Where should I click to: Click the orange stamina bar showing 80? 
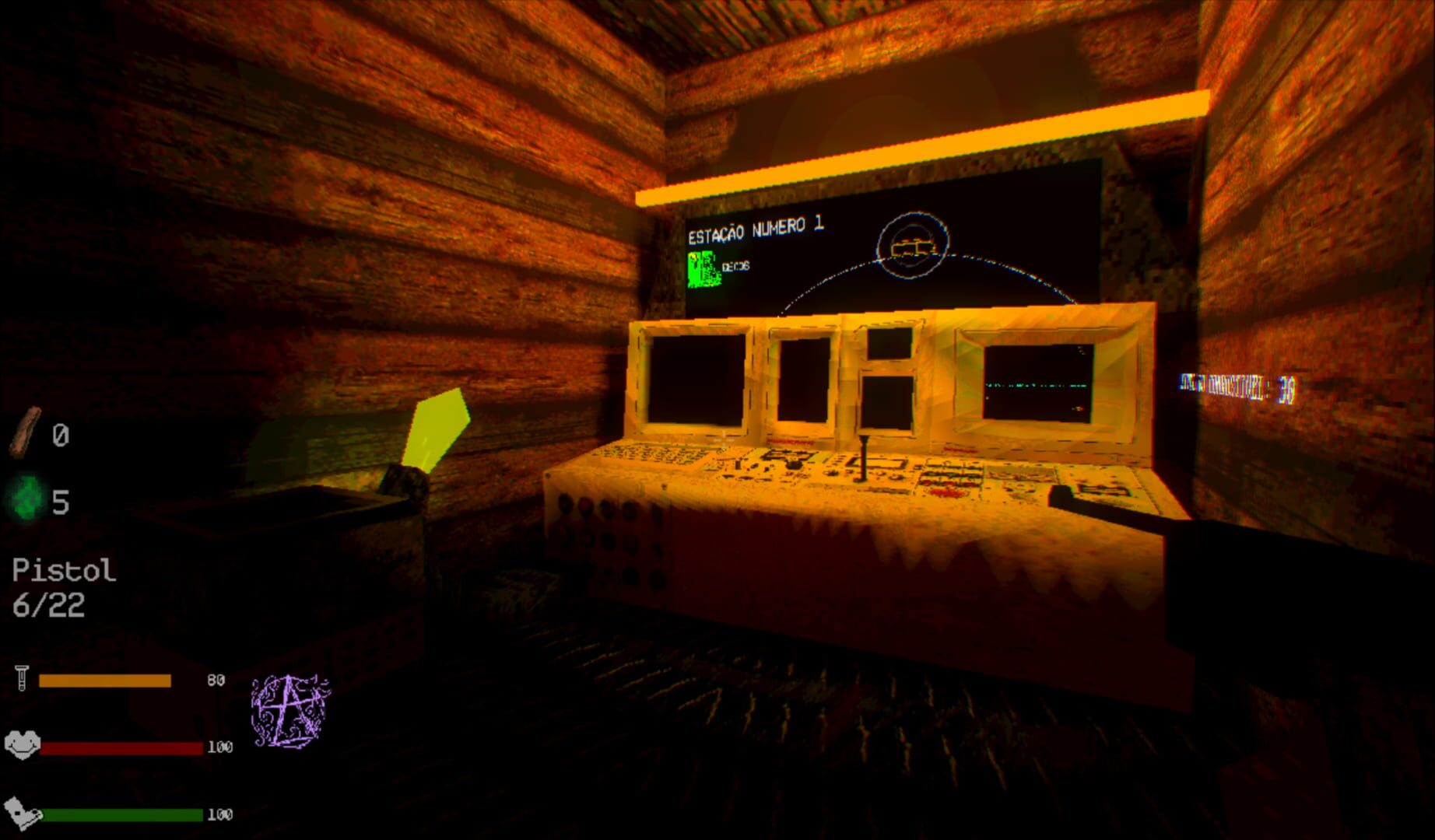click(x=105, y=680)
